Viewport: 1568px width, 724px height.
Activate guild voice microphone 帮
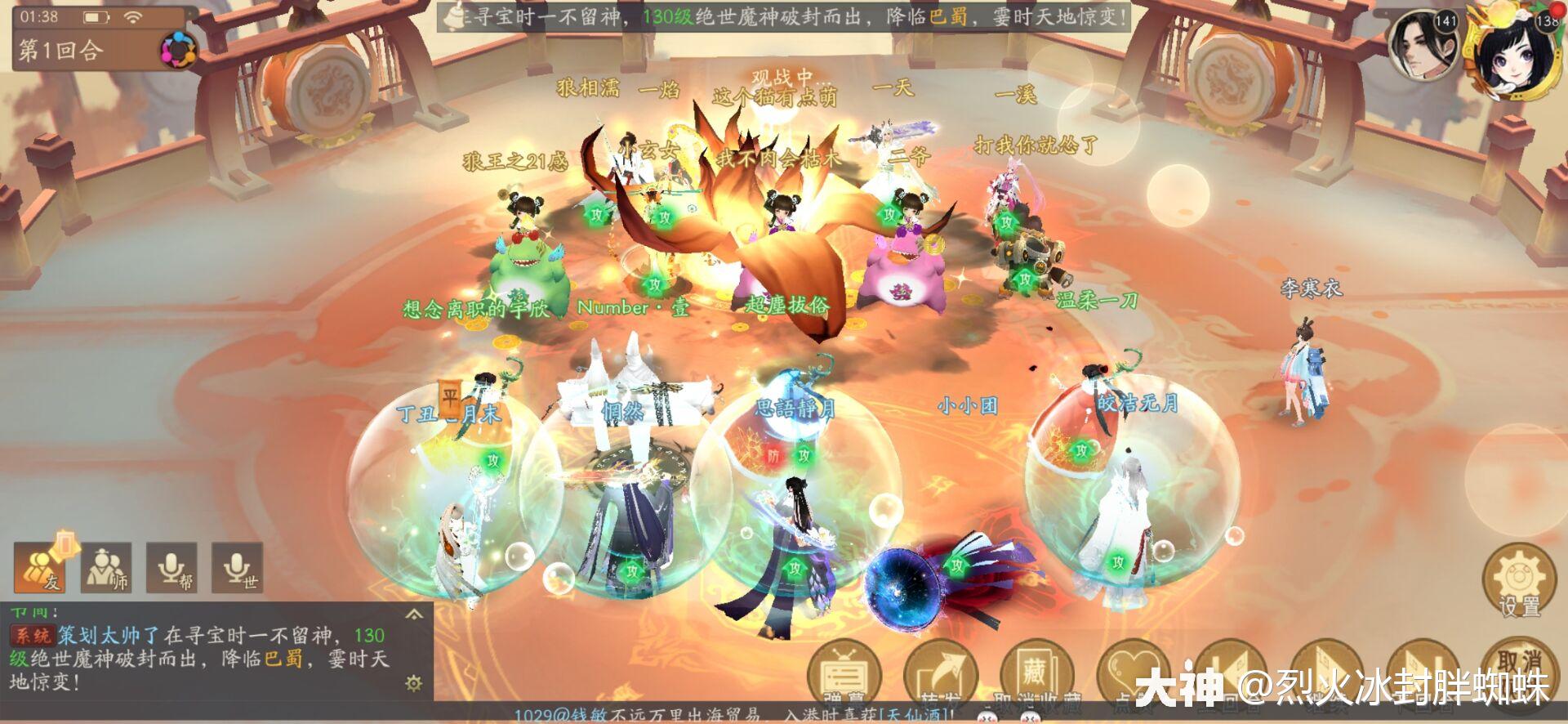coord(172,566)
